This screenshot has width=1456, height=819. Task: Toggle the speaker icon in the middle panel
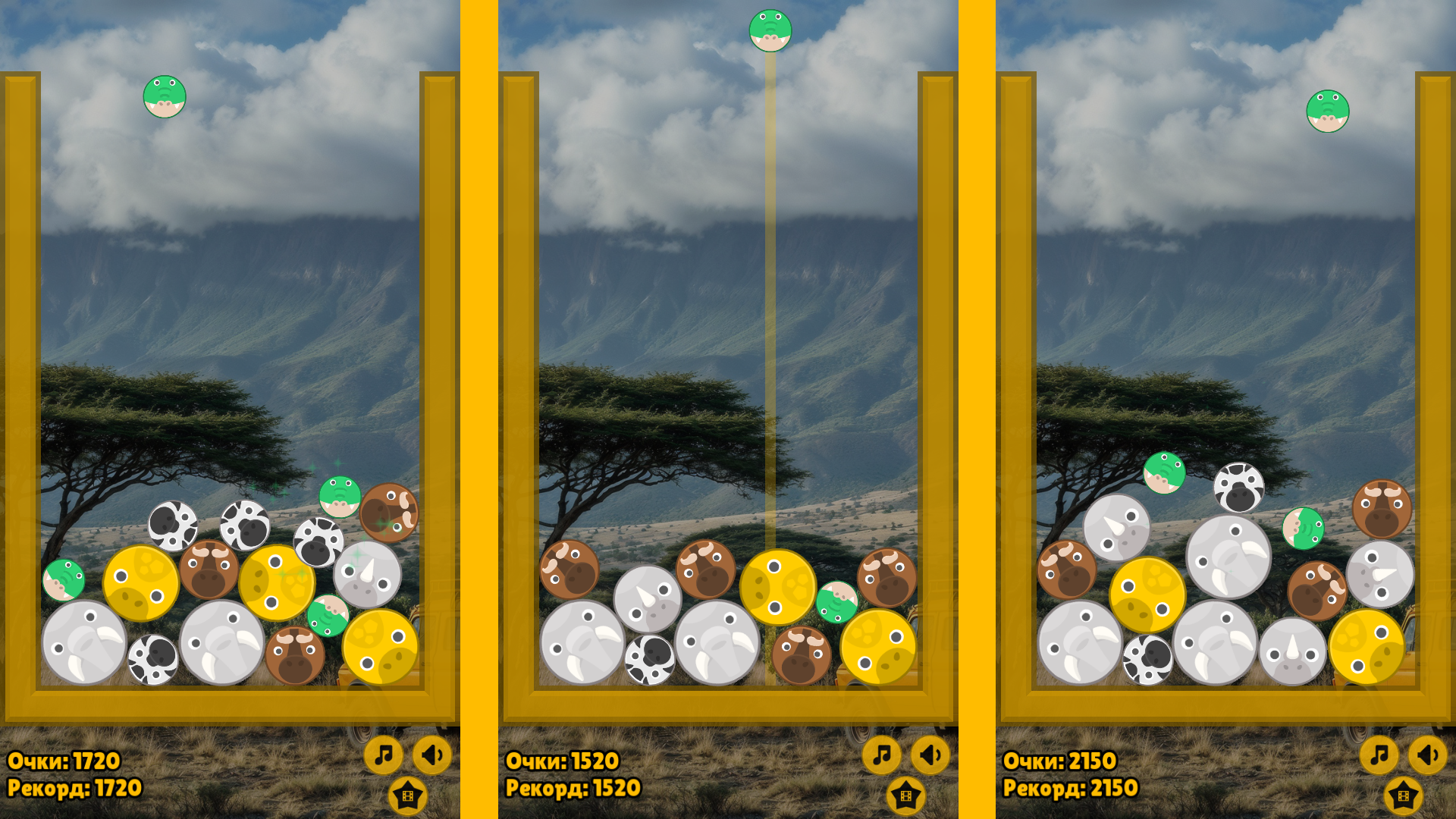[929, 755]
